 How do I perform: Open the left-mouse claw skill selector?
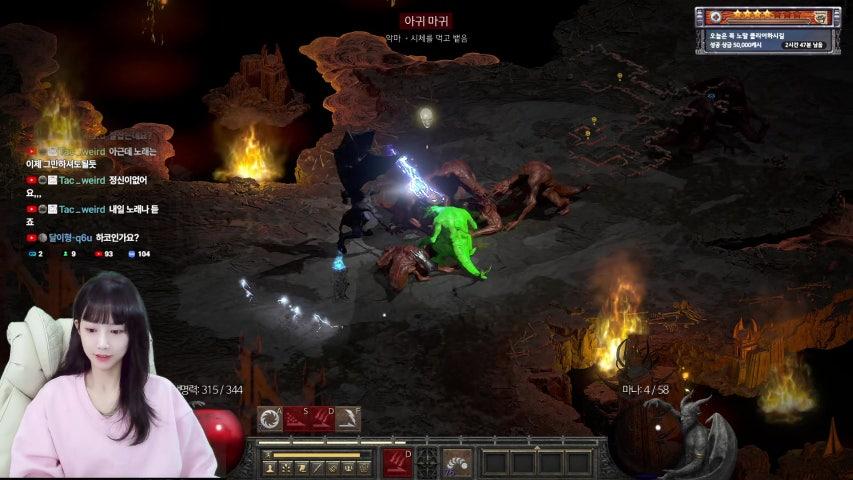pos(397,463)
